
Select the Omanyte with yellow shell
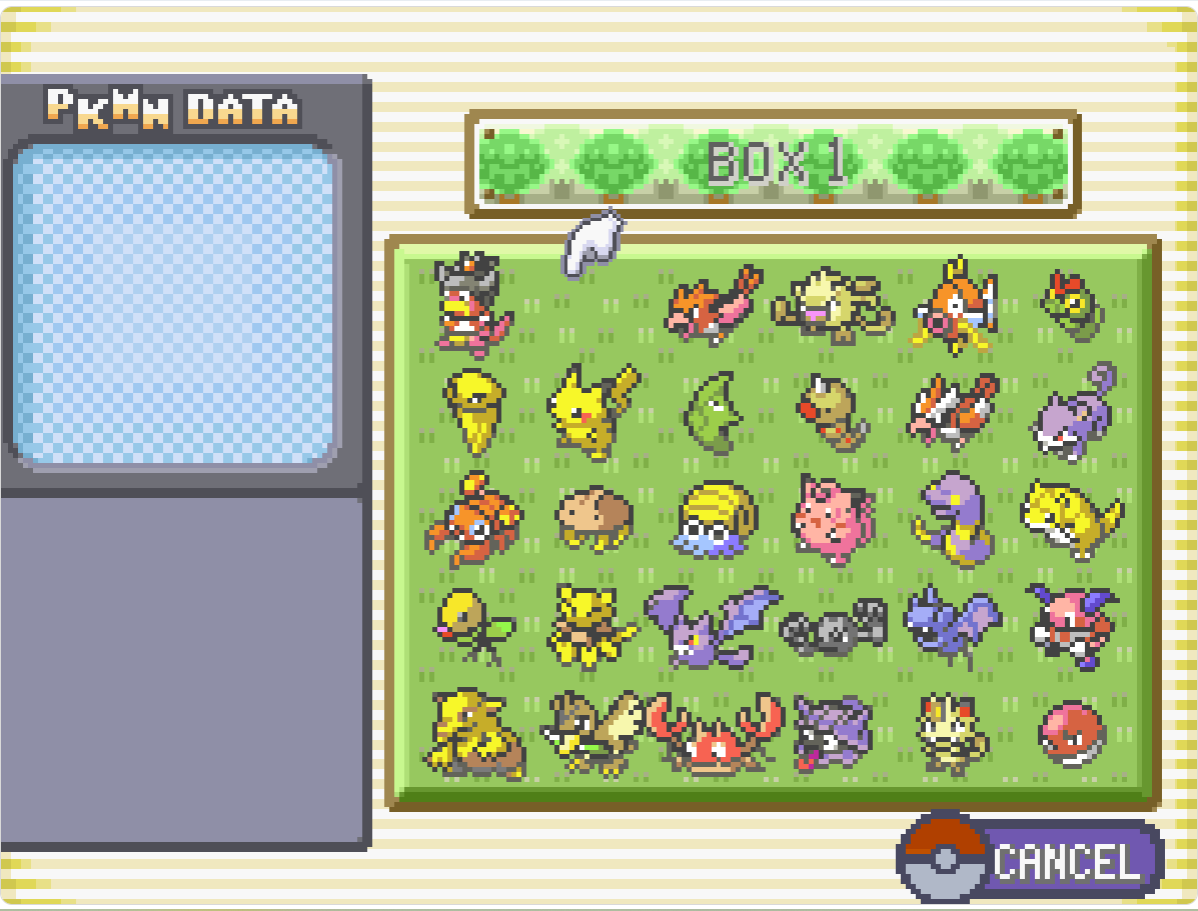714,520
